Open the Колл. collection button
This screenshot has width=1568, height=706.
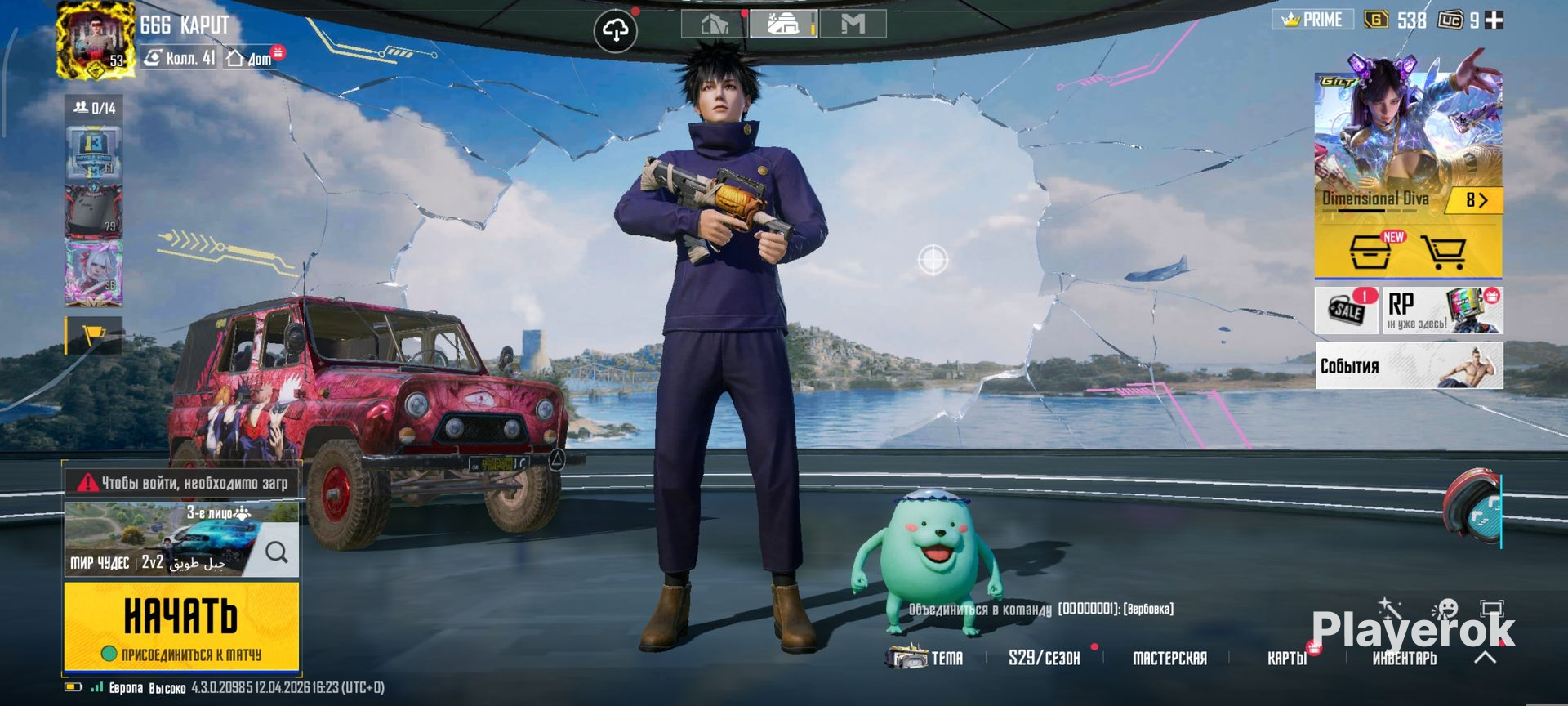(x=180, y=58)
